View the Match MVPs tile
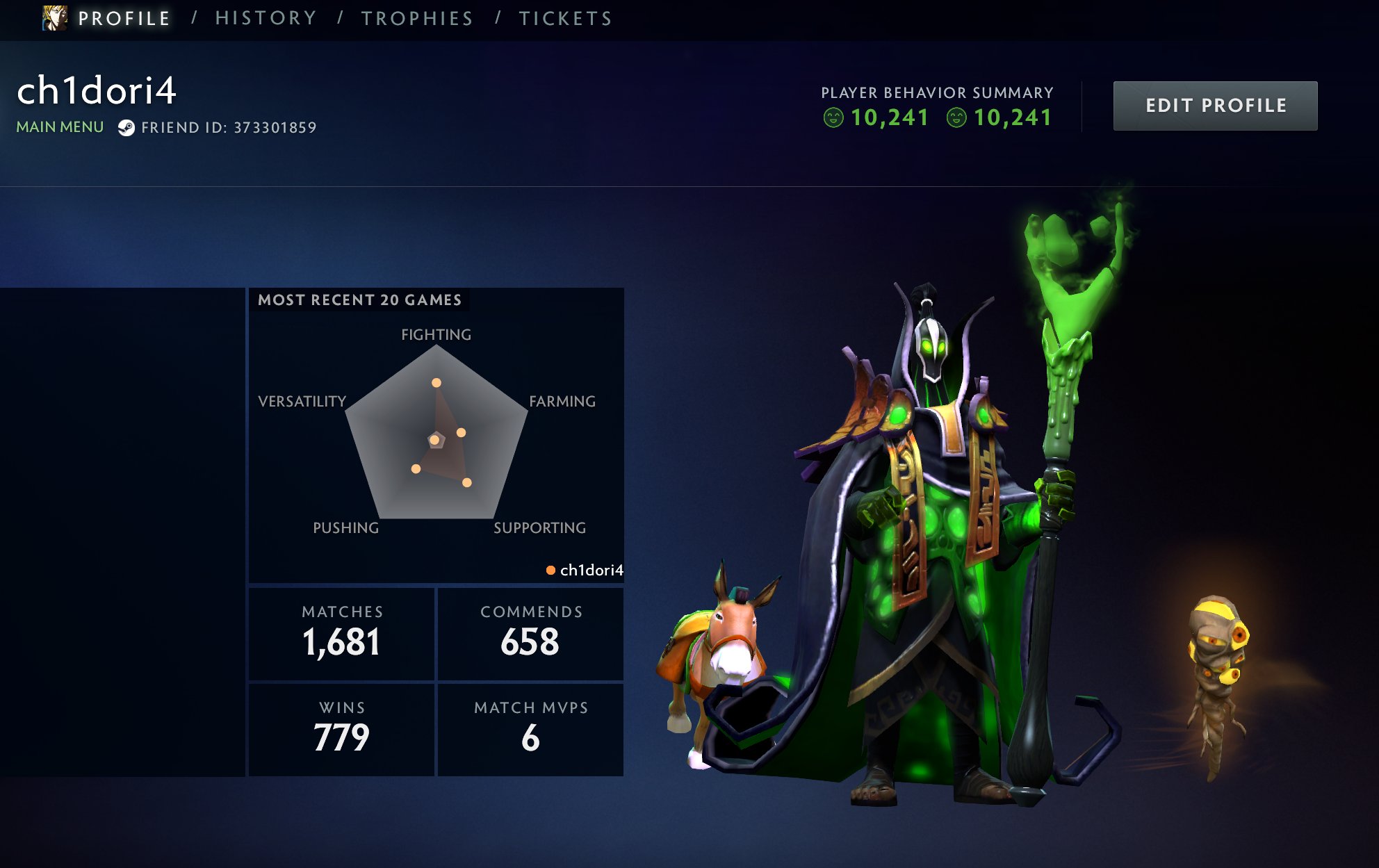This screenshot has width=1379, height=868. coord(530,729)
